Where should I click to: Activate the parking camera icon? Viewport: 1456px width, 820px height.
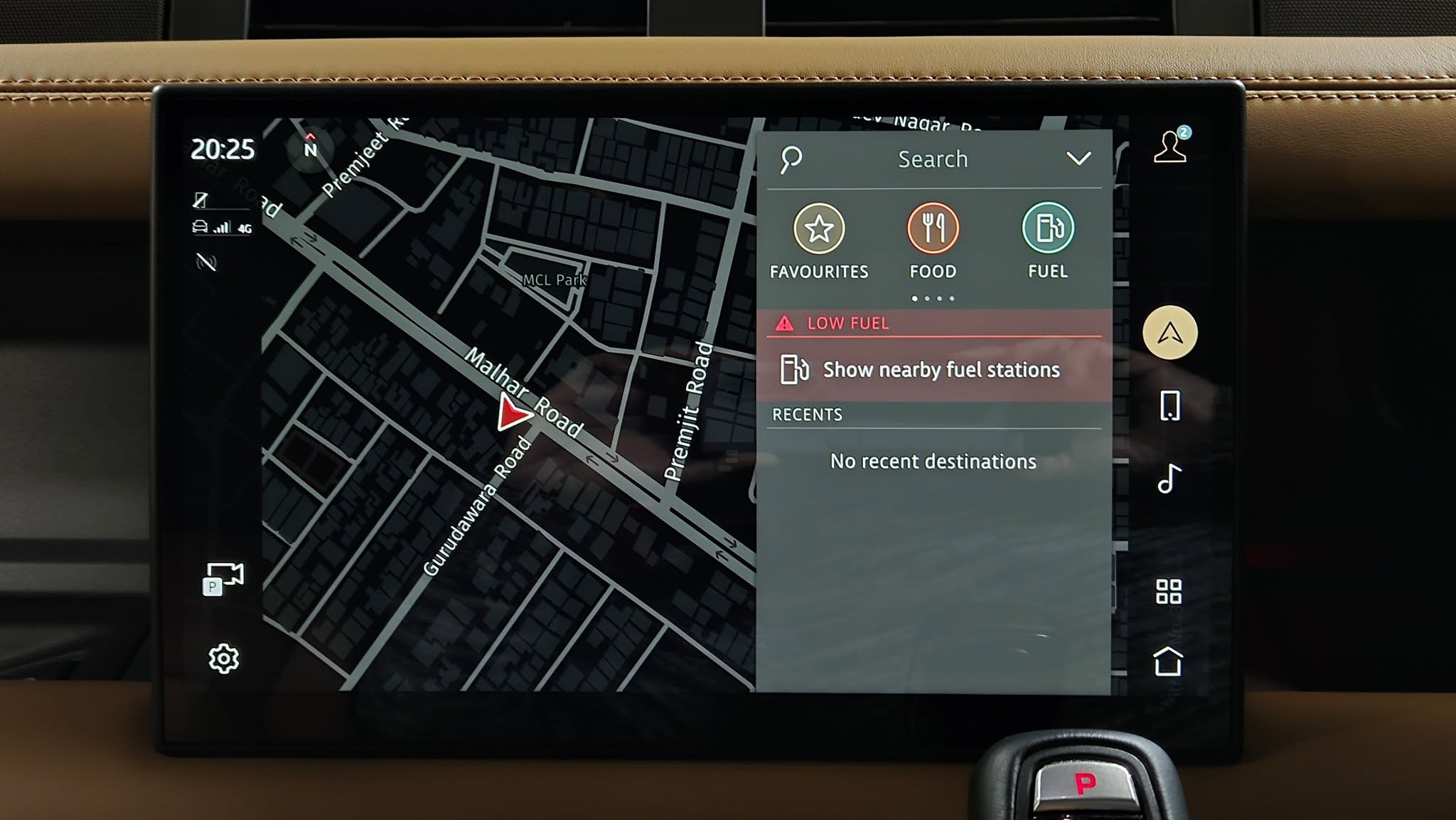(223, 578)
